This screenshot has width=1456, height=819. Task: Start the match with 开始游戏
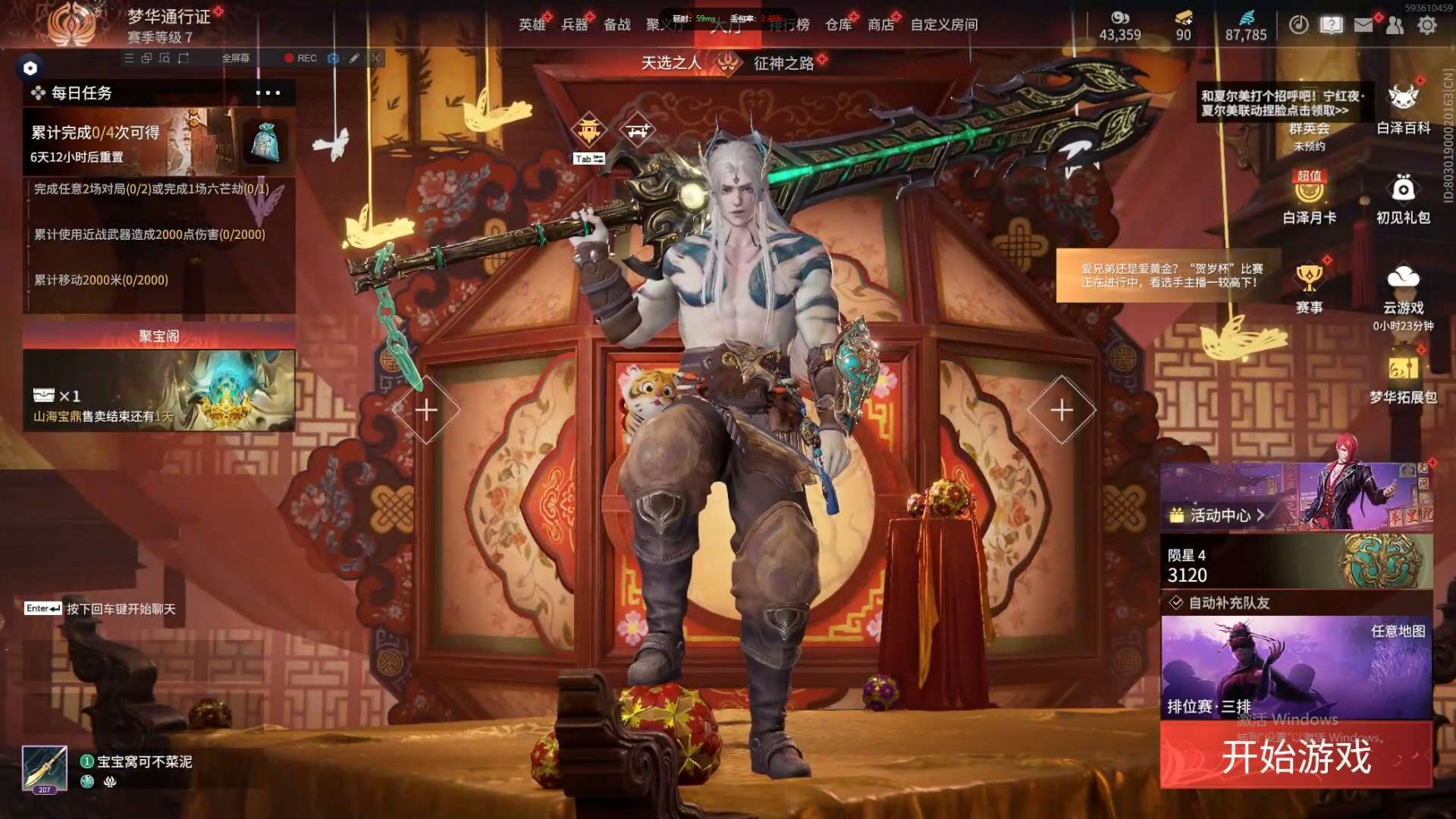pyautogui.click(x=1295, y=756)
